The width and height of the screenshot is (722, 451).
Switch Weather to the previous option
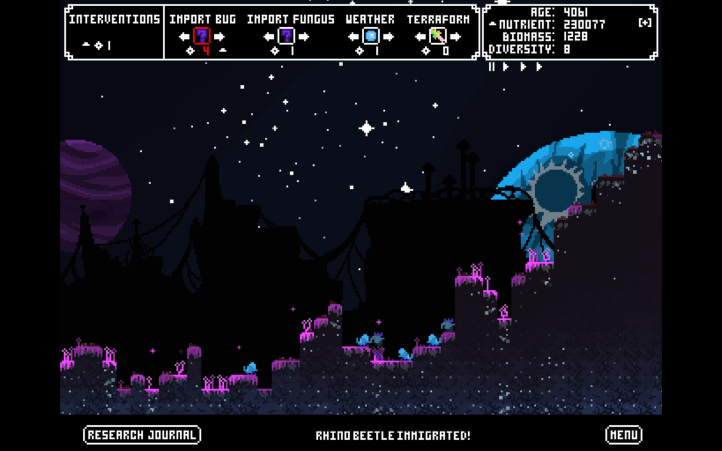pos(353,37)
